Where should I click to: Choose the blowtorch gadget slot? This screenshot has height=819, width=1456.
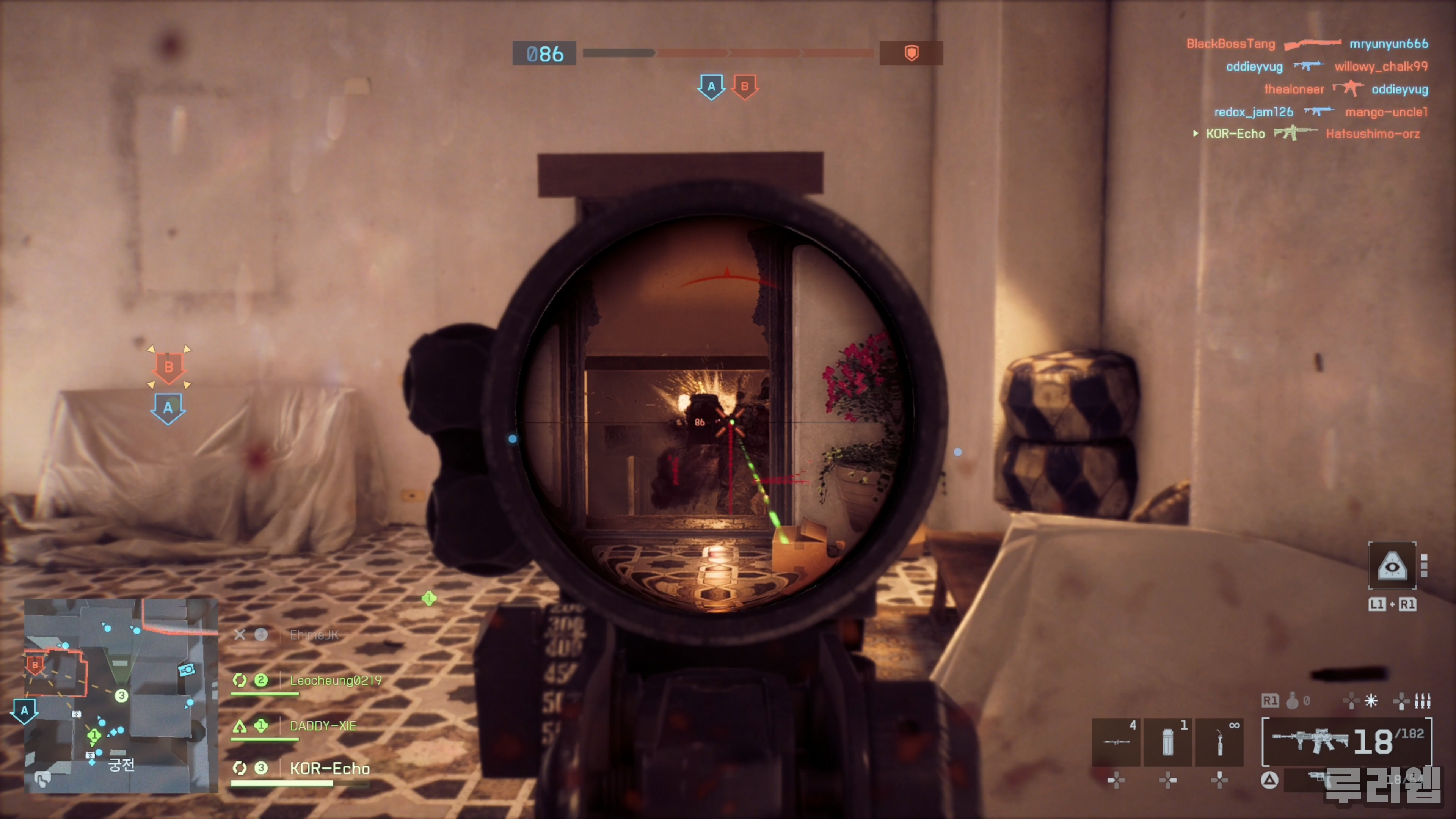pos(1219,742)
